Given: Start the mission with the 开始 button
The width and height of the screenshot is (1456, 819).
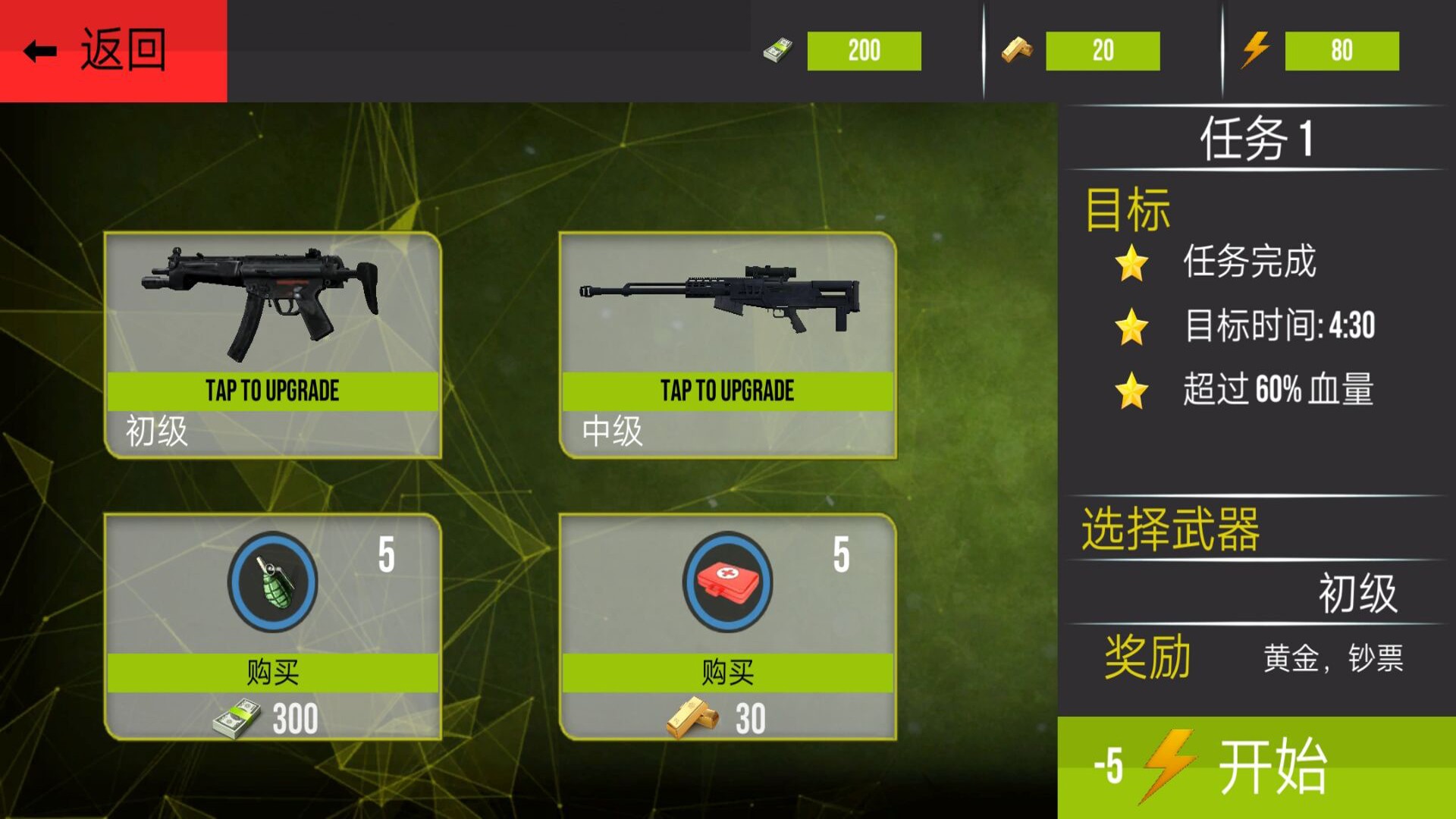Looking at the screenshot, I should (x=1256, y=767).
